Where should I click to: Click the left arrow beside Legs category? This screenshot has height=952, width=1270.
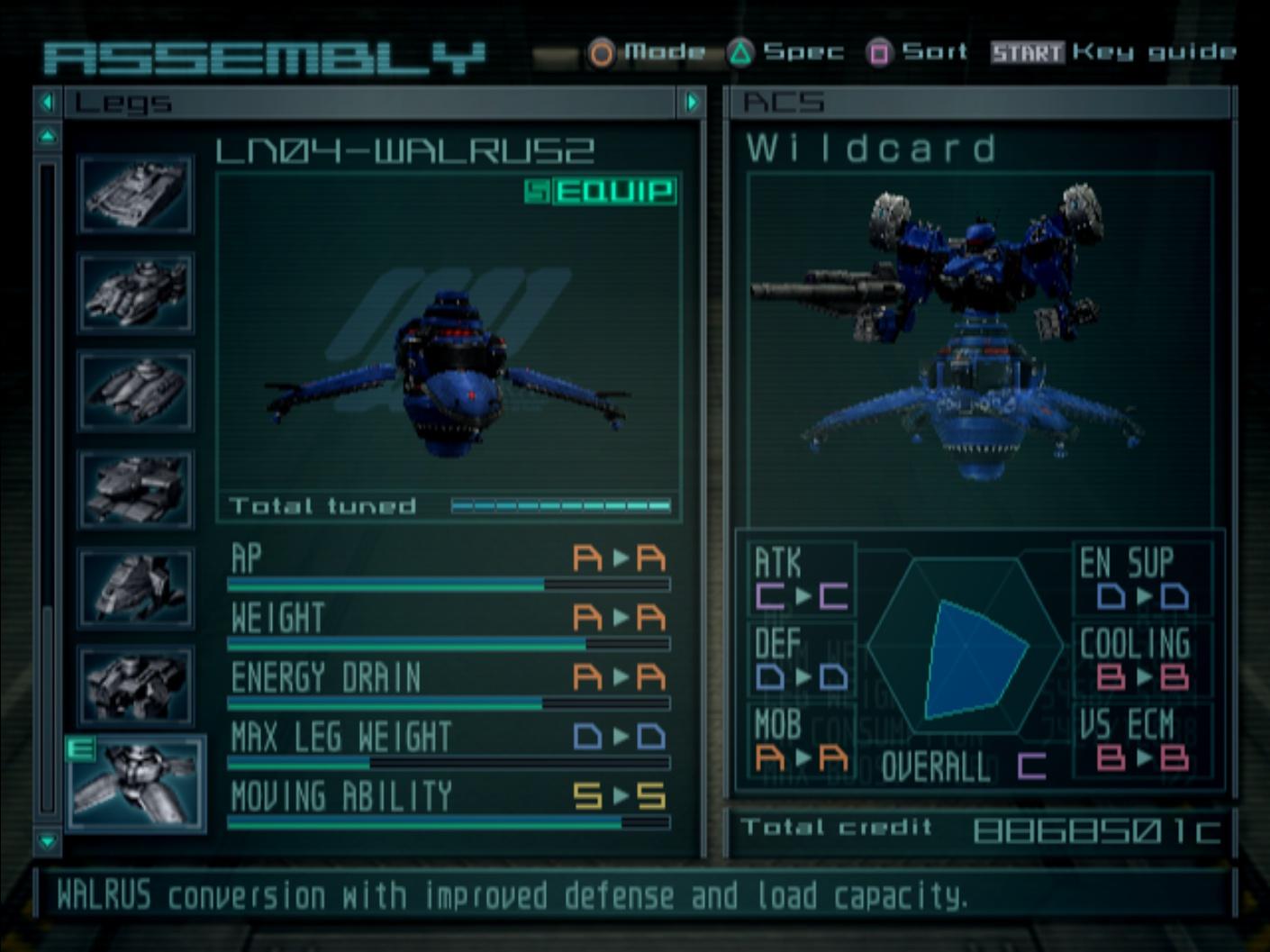coord(48,103)
